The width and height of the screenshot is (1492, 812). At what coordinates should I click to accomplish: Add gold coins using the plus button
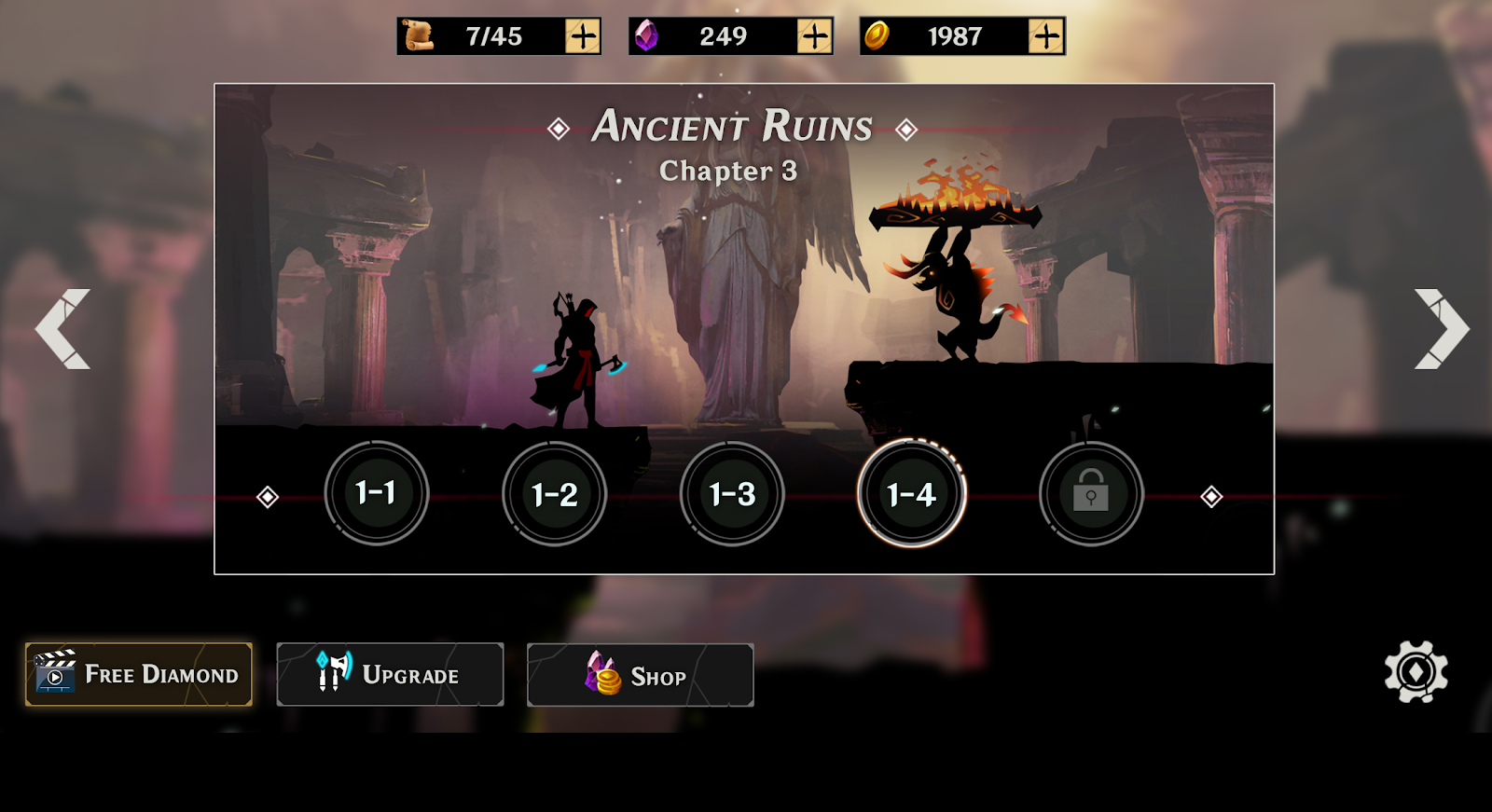click(x=1045, y=36)
